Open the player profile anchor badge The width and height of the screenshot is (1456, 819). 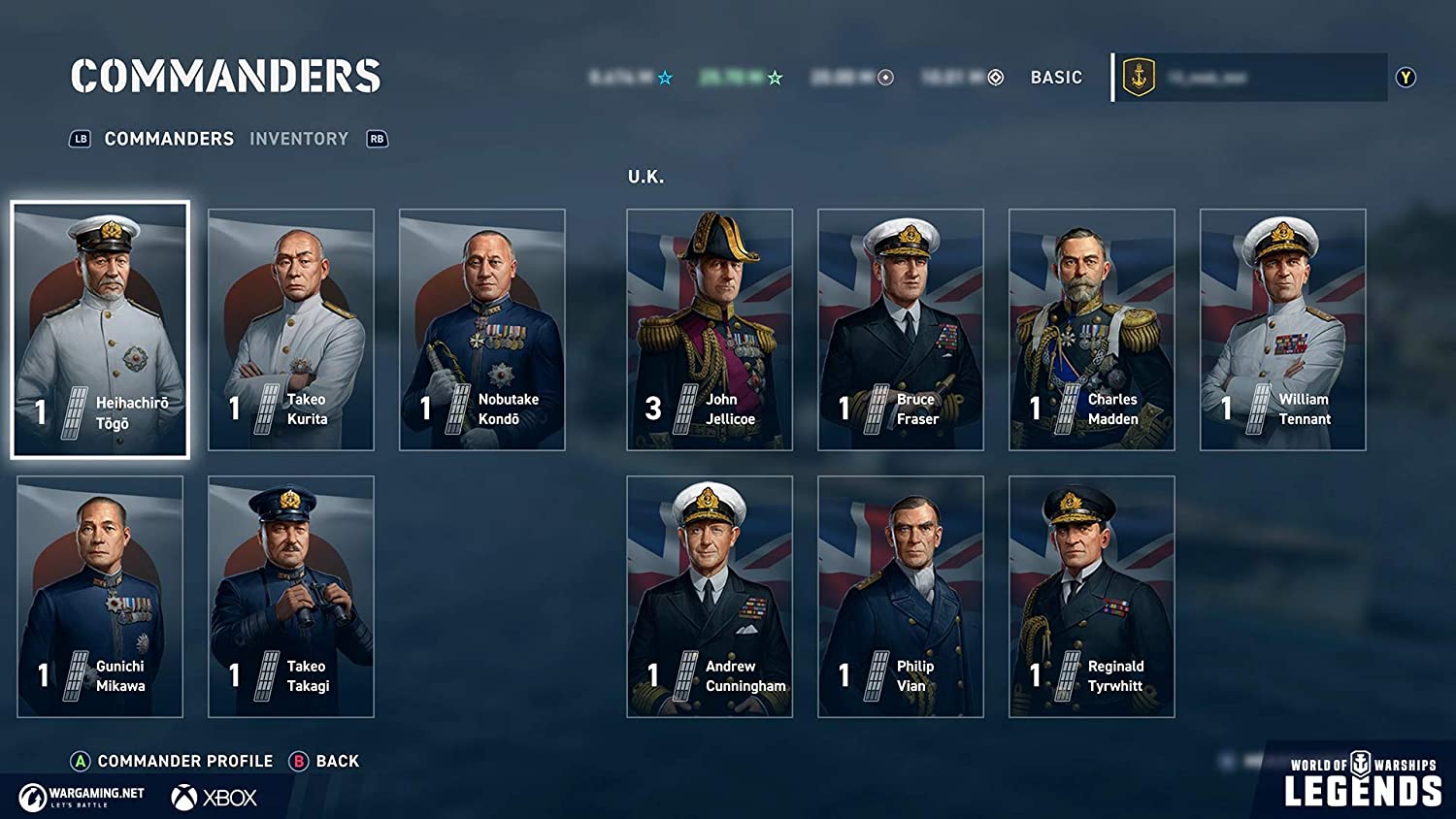(1139, 78)
